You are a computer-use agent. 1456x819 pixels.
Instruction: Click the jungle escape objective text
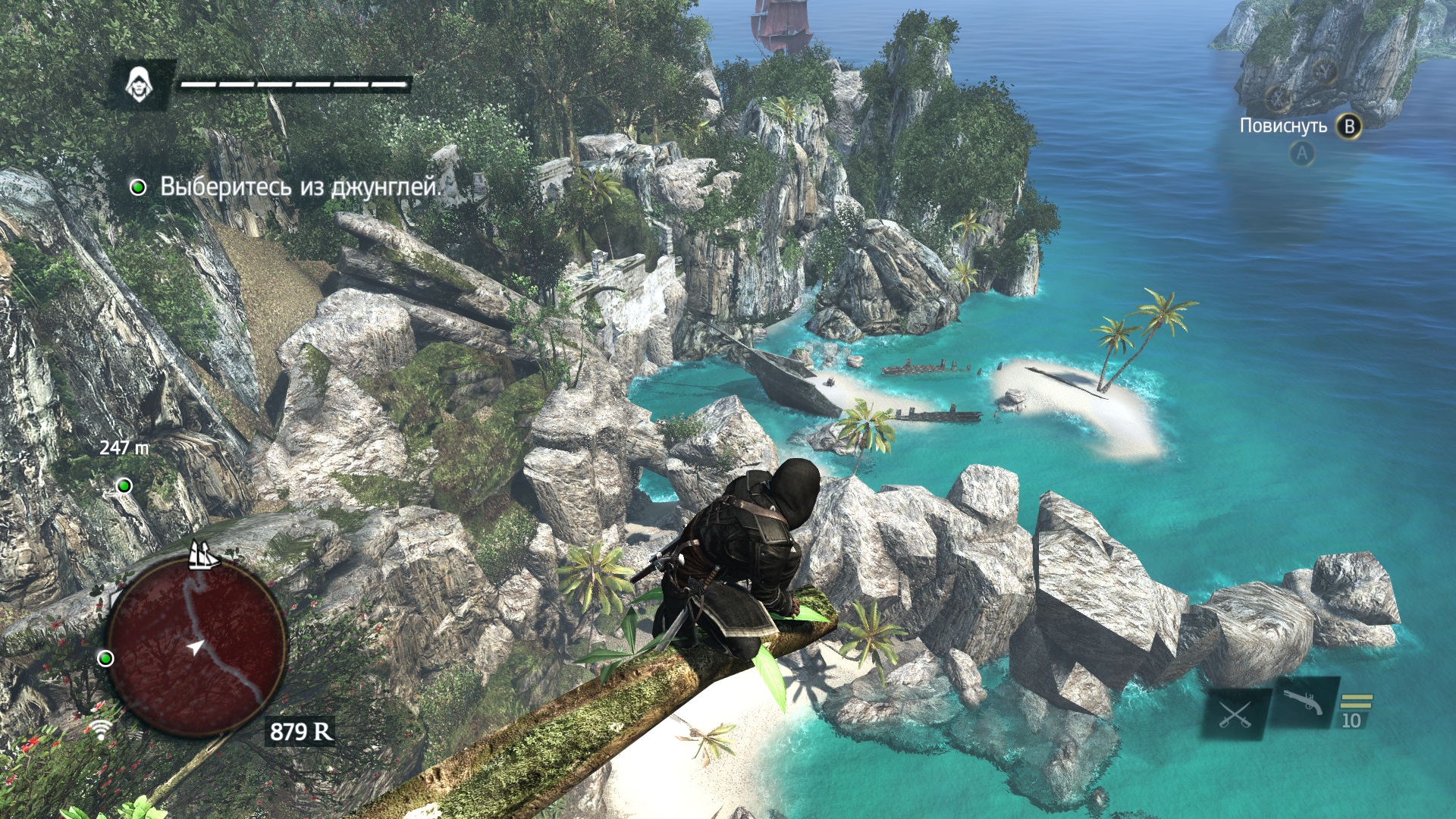(300, 187)
